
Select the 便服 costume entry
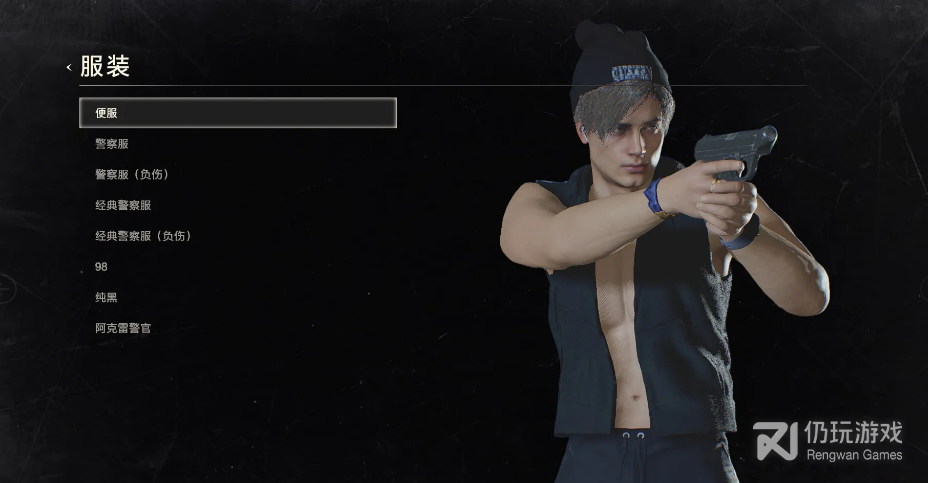(x=237, y=113)
